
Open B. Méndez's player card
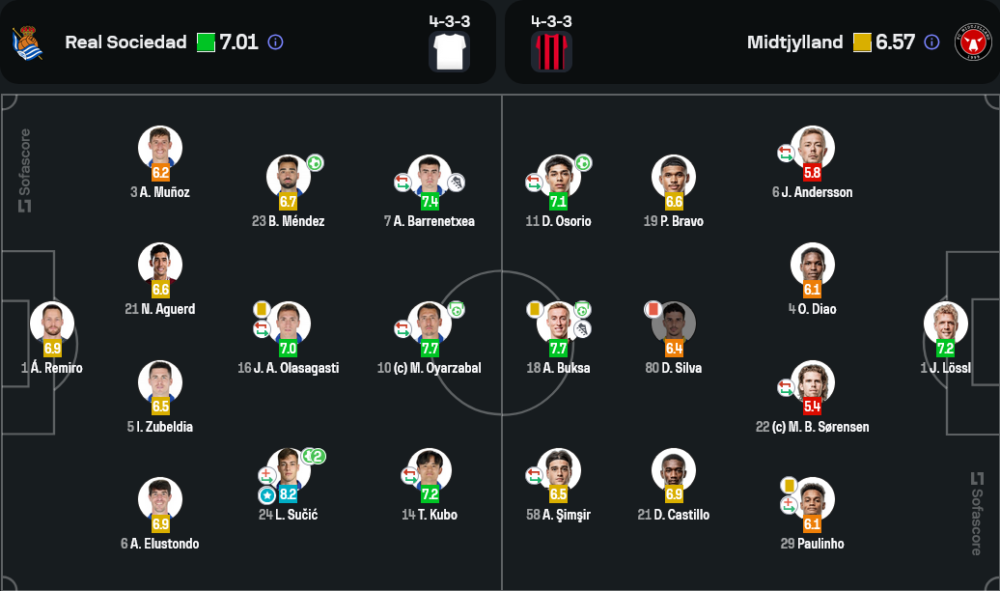coord(288,176)
